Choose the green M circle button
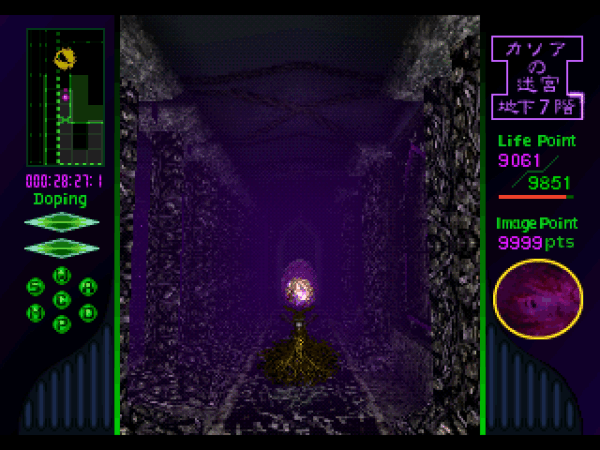600x450 pixels. [36, 311]
